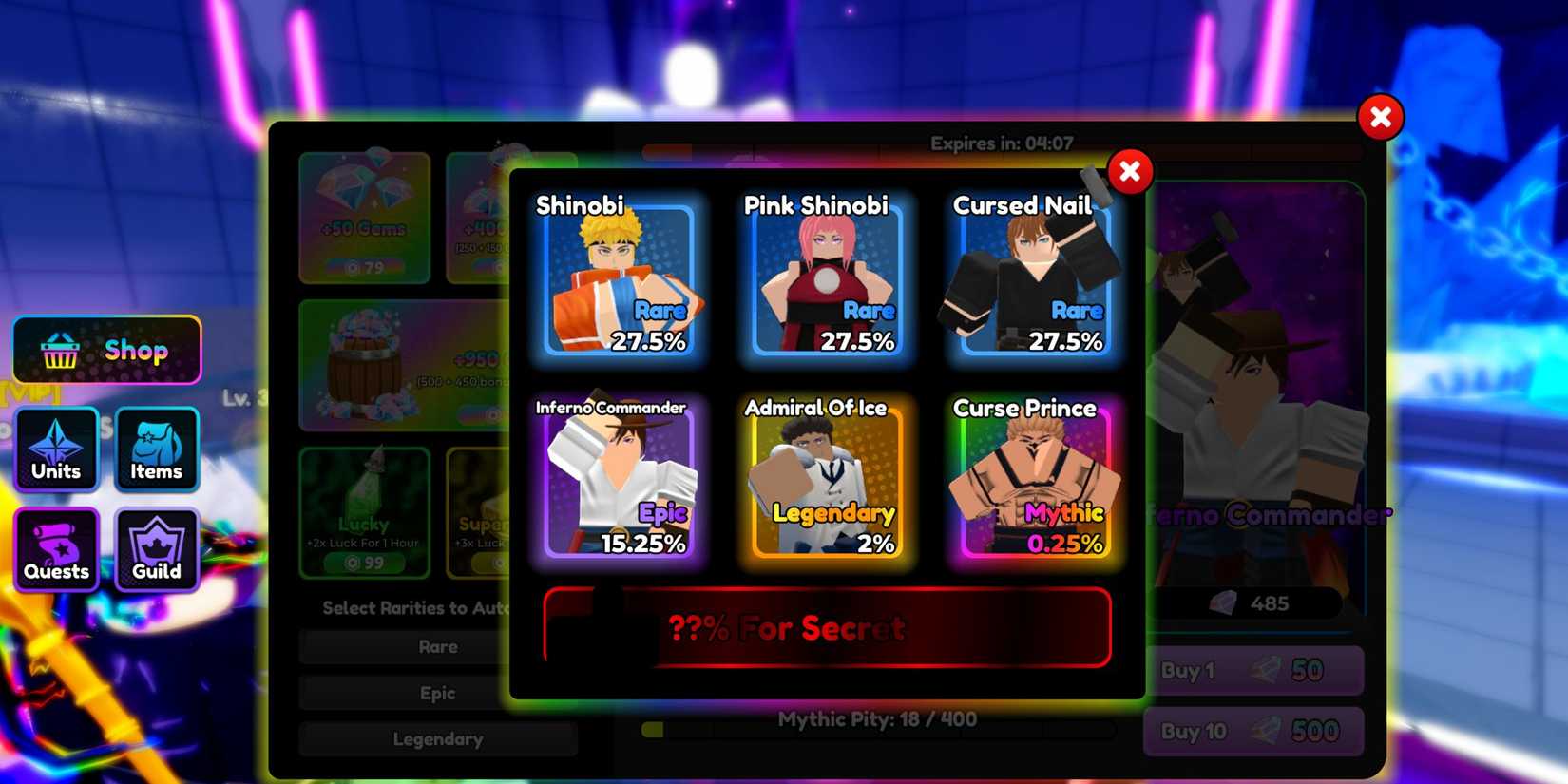This screenshot has height=784, width=1568.
Task: Toggle Legendary rarity auto-select
Action: (x=439, y=738)
